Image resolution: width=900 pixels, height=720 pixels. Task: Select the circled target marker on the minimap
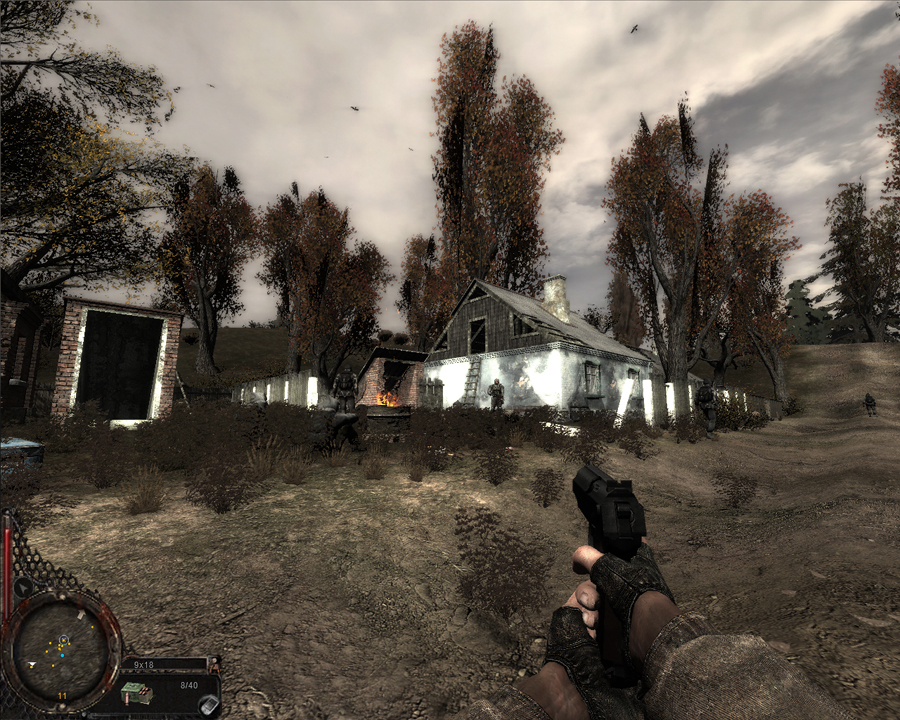pos(63,639)
